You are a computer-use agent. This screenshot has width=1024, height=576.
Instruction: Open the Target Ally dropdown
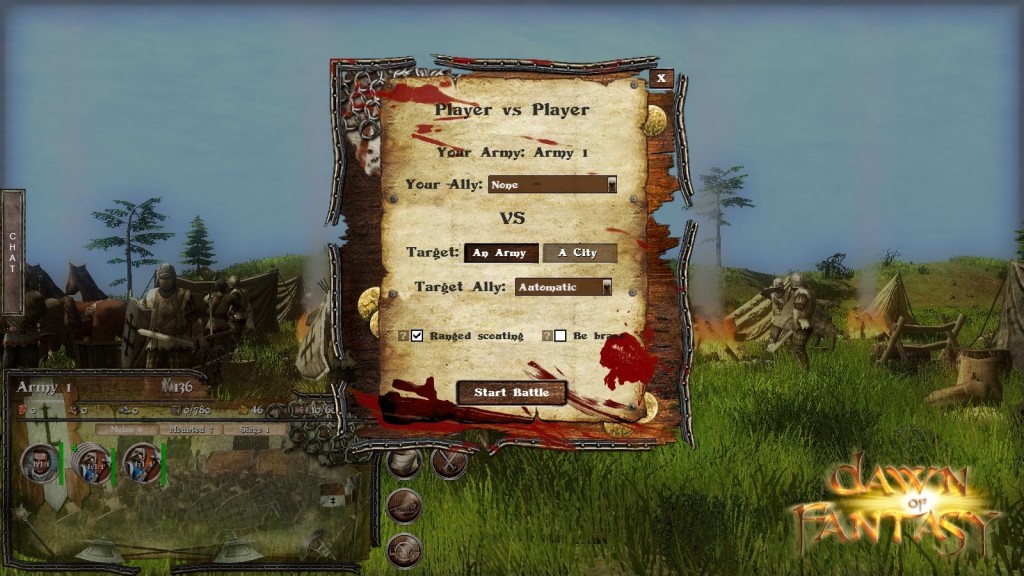(563, 287)
